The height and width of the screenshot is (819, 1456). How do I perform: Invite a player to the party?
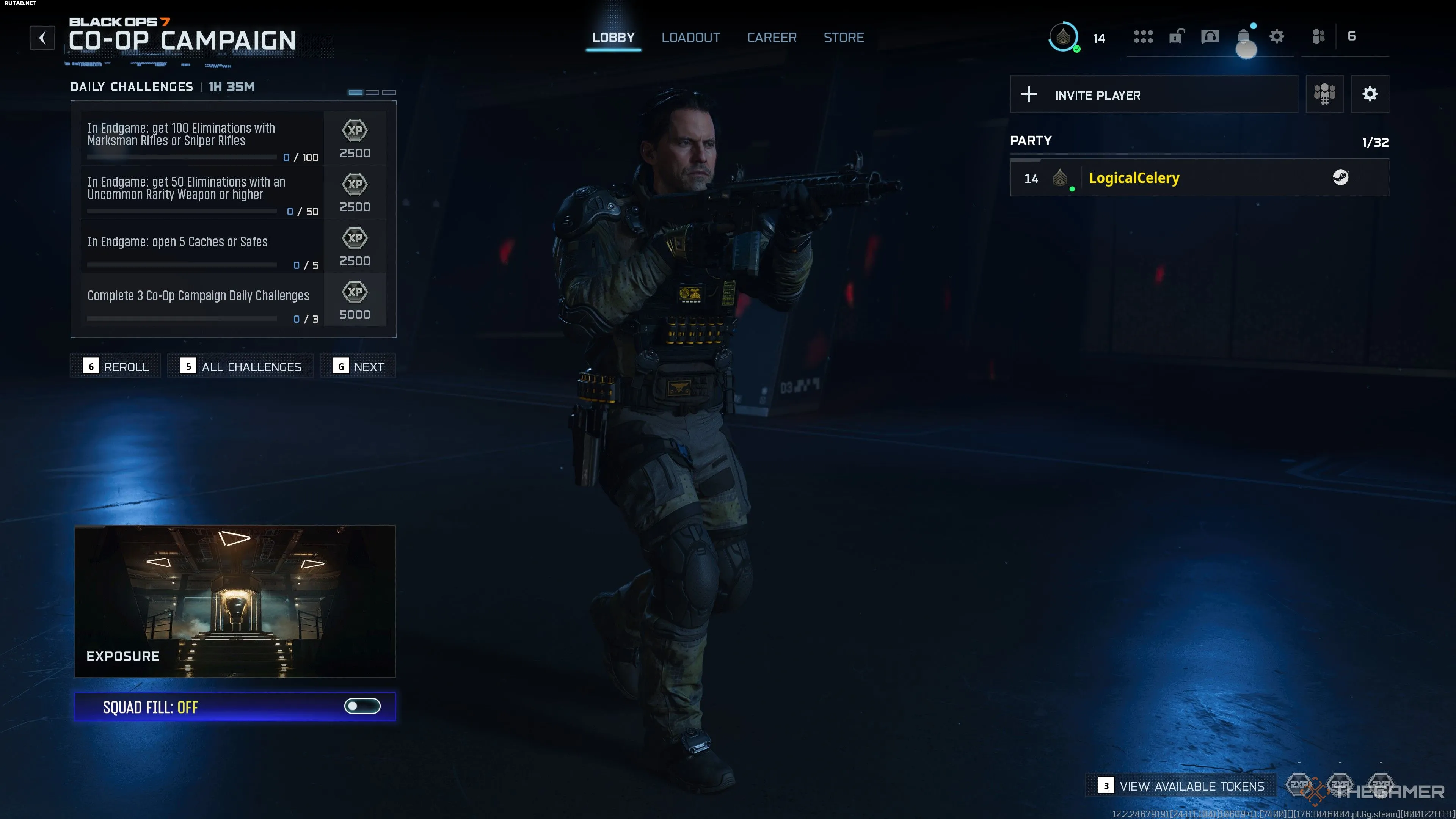1153,94
